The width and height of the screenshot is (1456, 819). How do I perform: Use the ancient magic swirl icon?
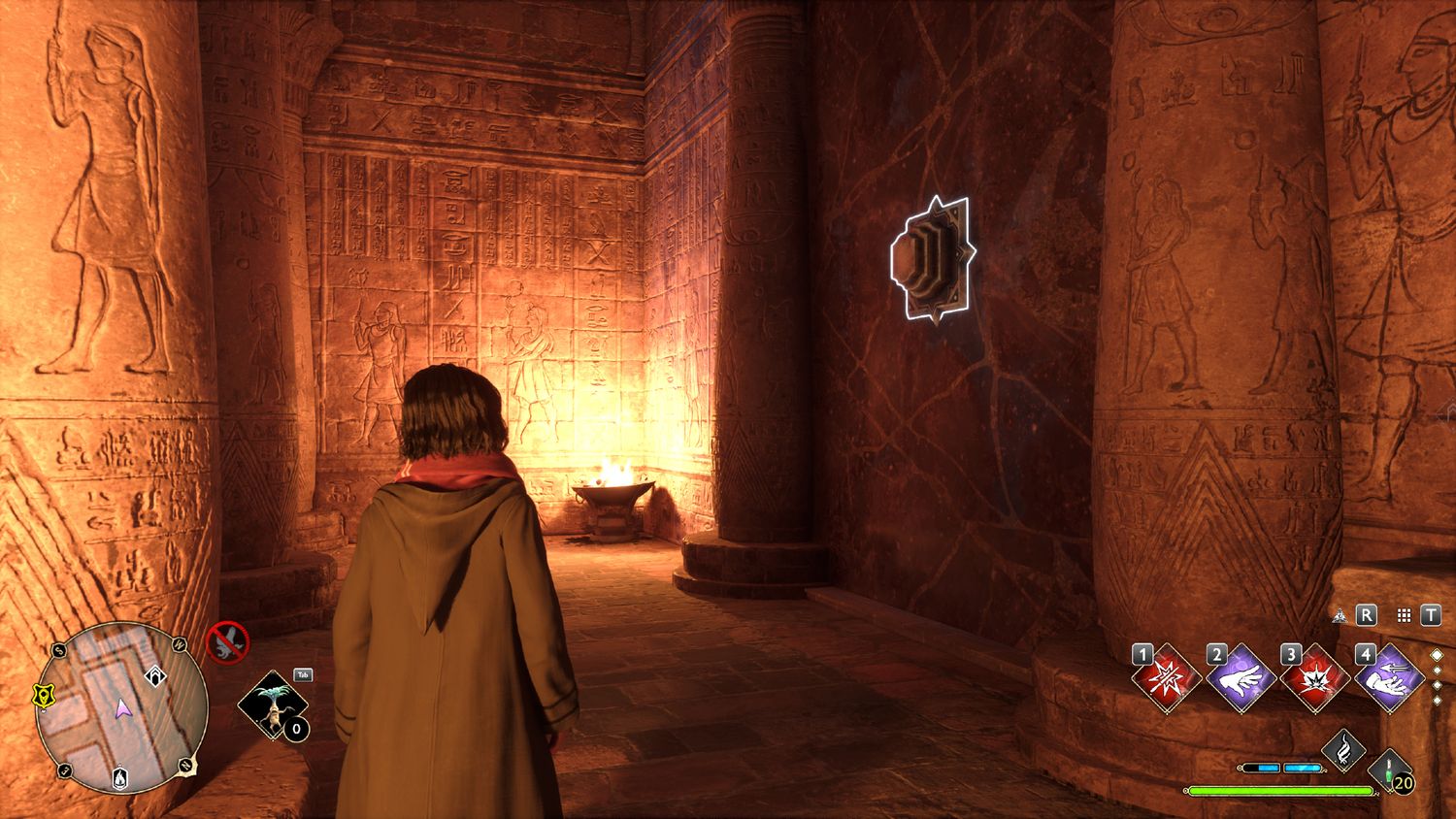coord(1344,749)
